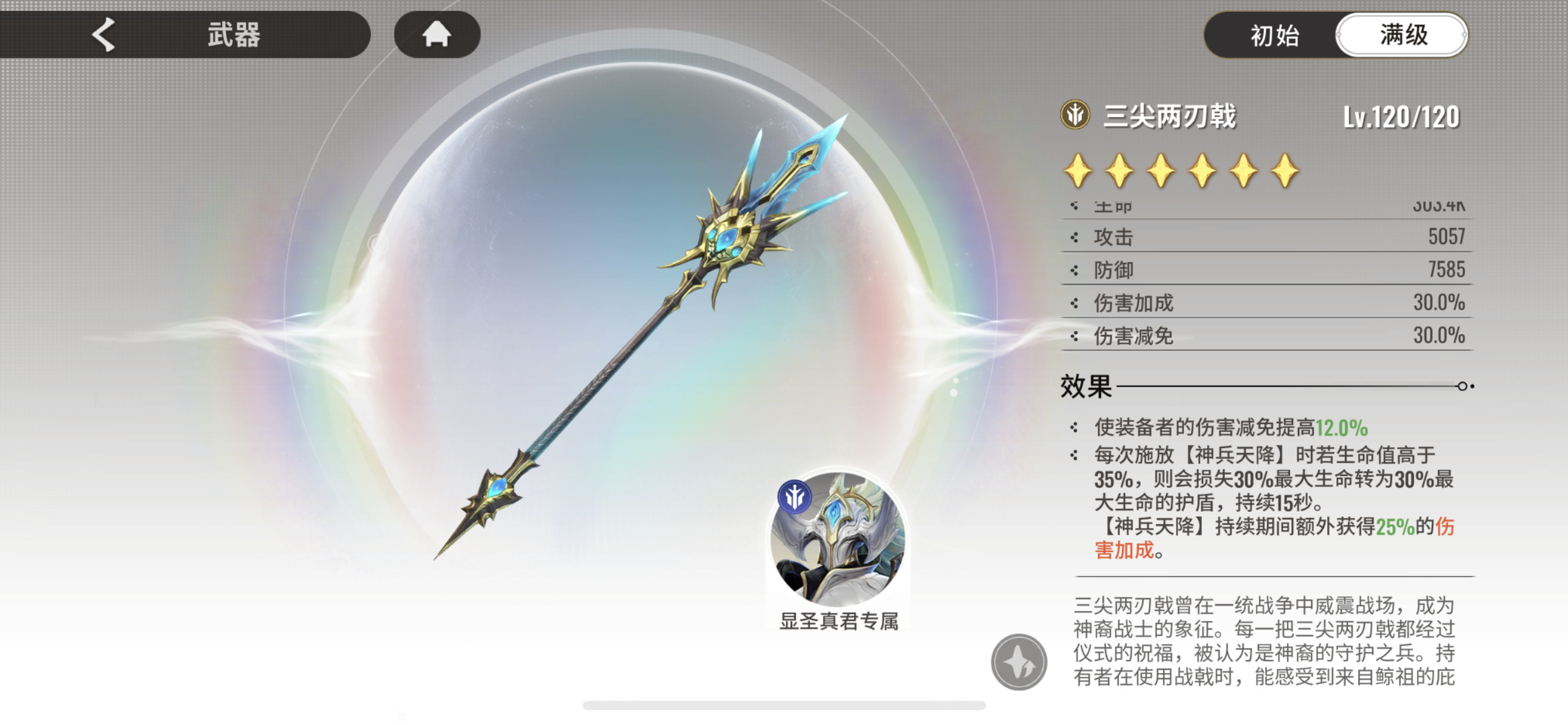
Task: Tap the home icon in the top bar
Action: 437,35
